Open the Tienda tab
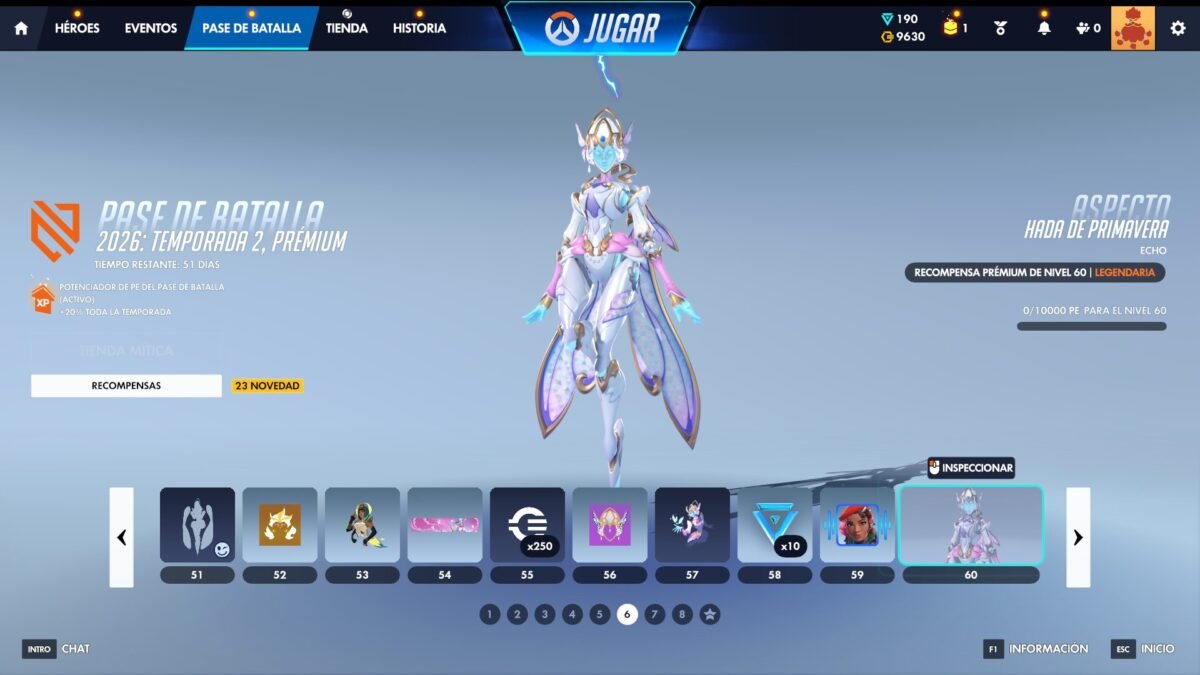Viewport: 1200px width, 675px height. pyautogui.click(x=347, y=28)
